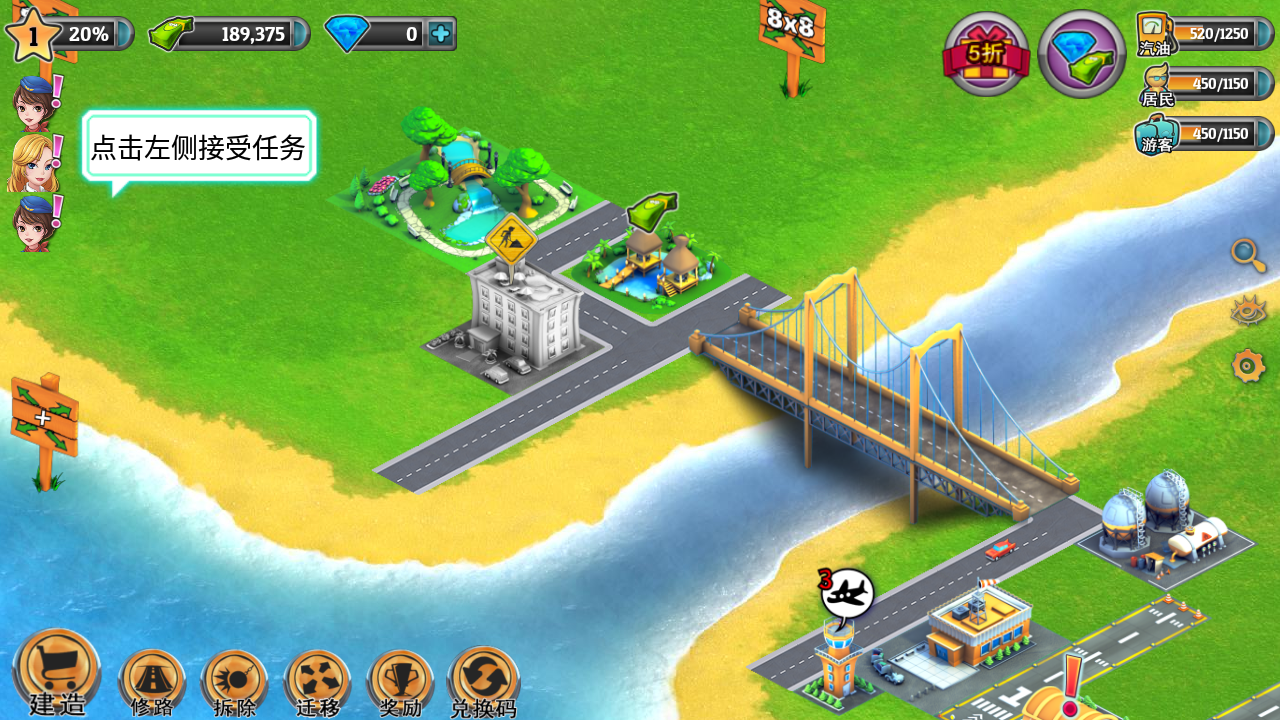Toggle the eye visibility icon
The image size is (1280, 720).
point(1248,311)
